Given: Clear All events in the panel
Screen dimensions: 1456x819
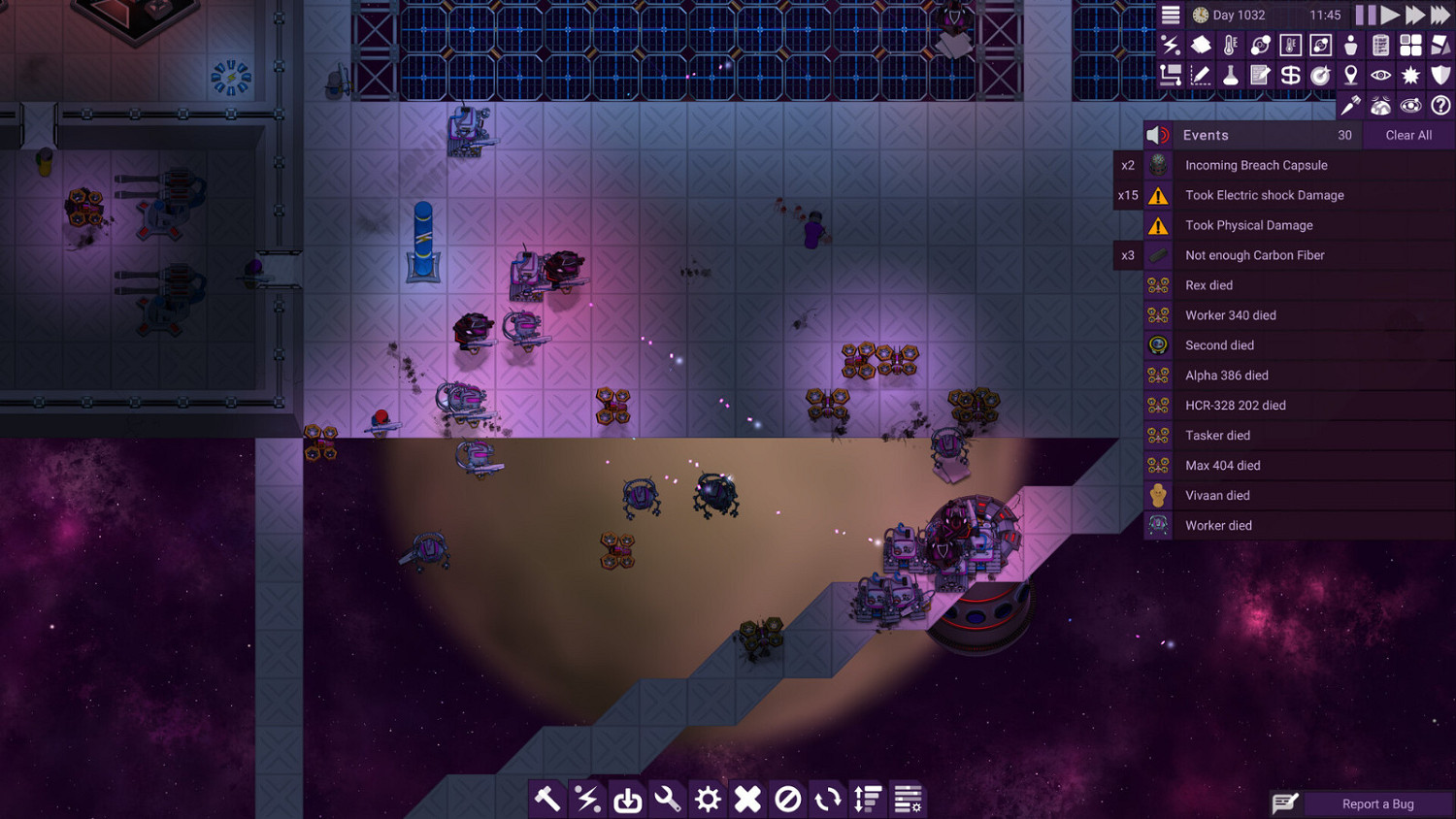Looking at the screenshot, I should [x=1407, y=135].
